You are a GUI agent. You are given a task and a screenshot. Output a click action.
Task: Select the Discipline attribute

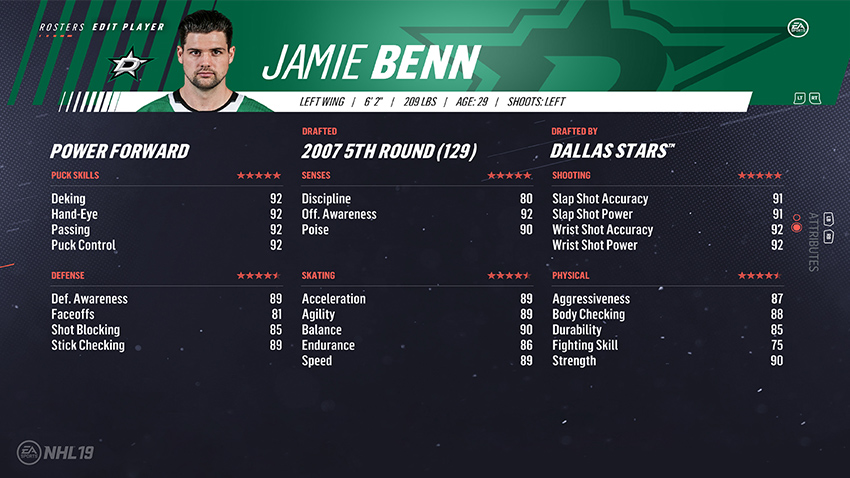pos(416,199)
